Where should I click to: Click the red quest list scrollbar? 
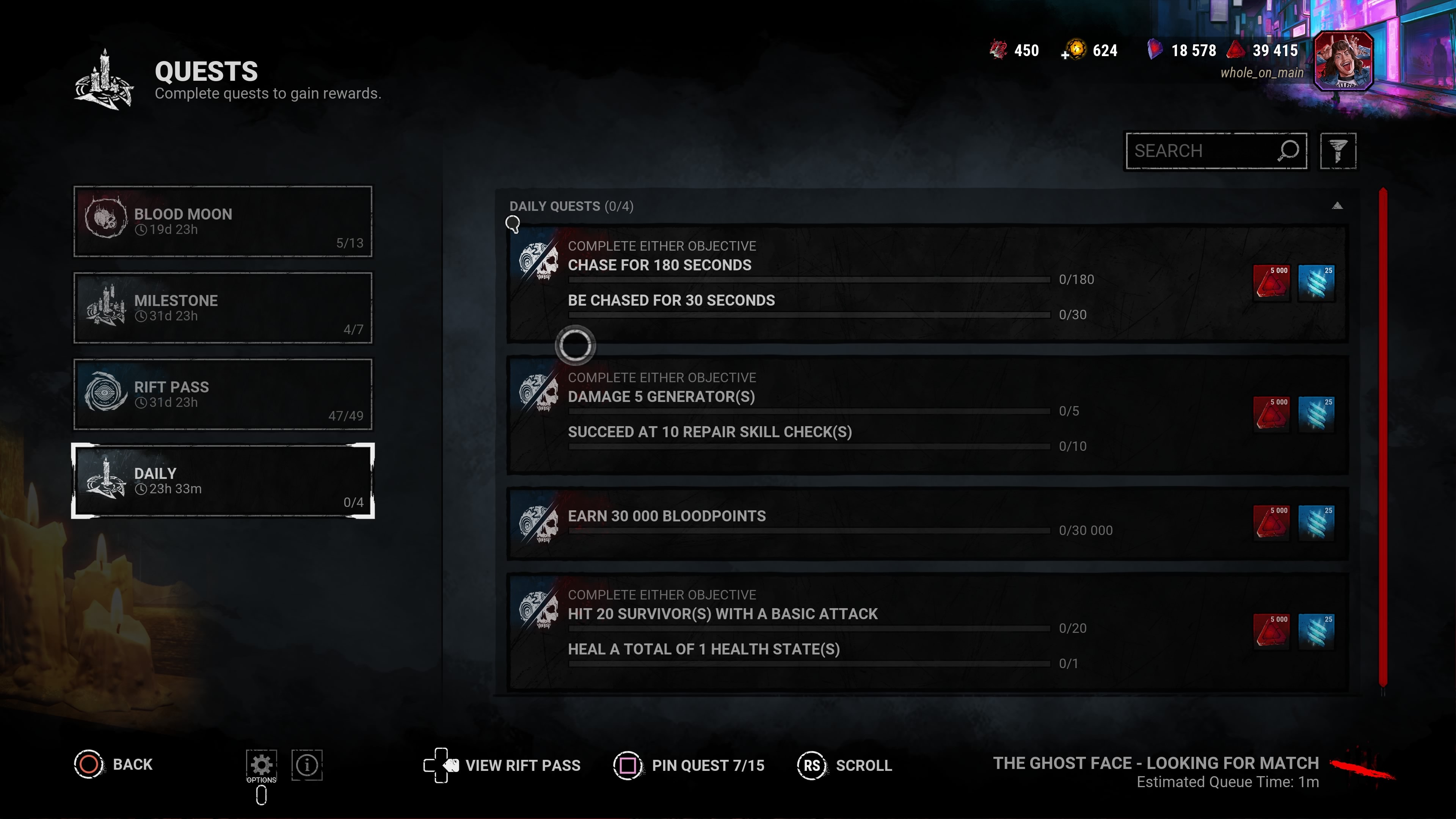1382,441
